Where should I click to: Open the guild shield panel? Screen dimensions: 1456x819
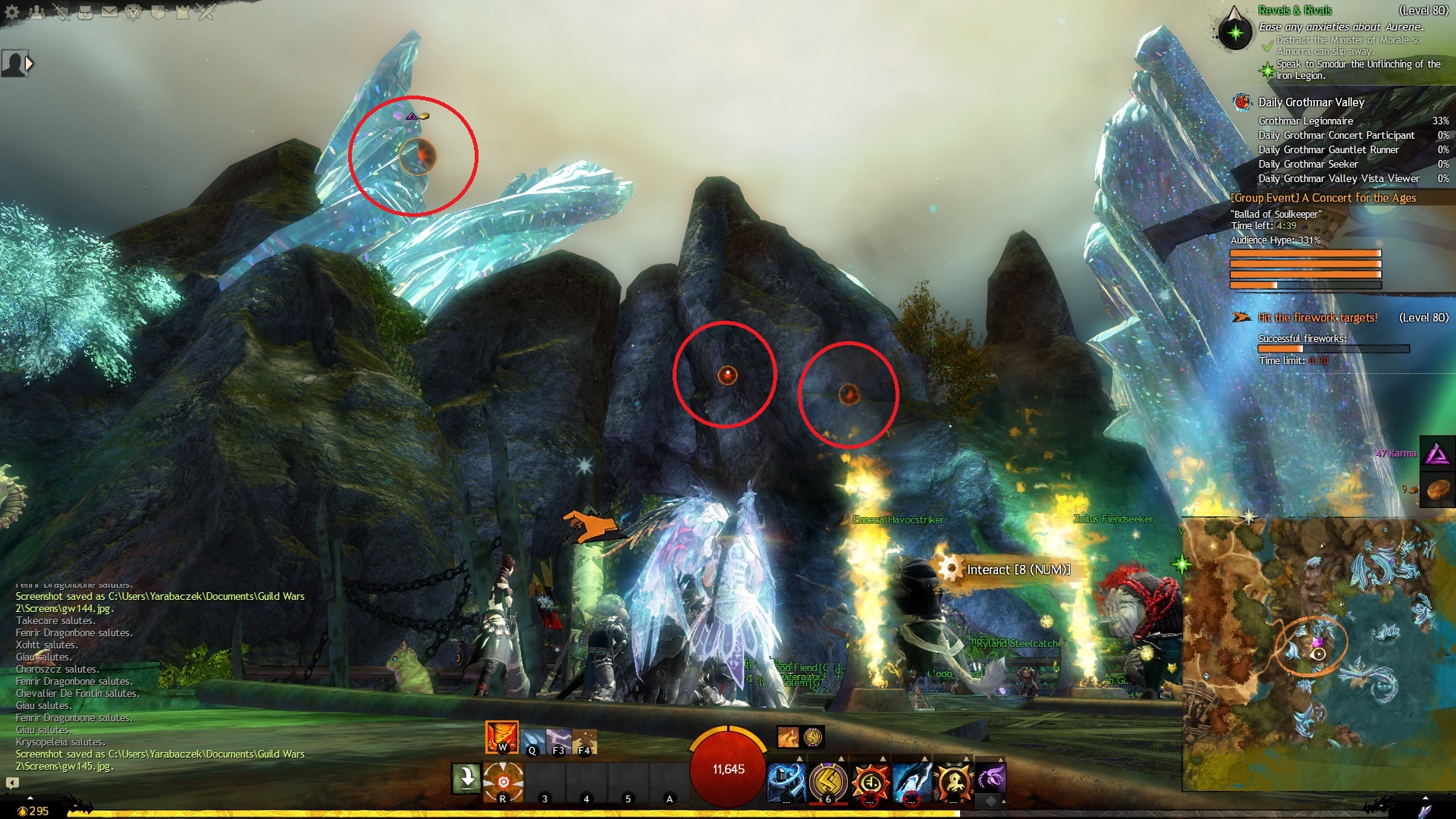click(x=158, y=12)
